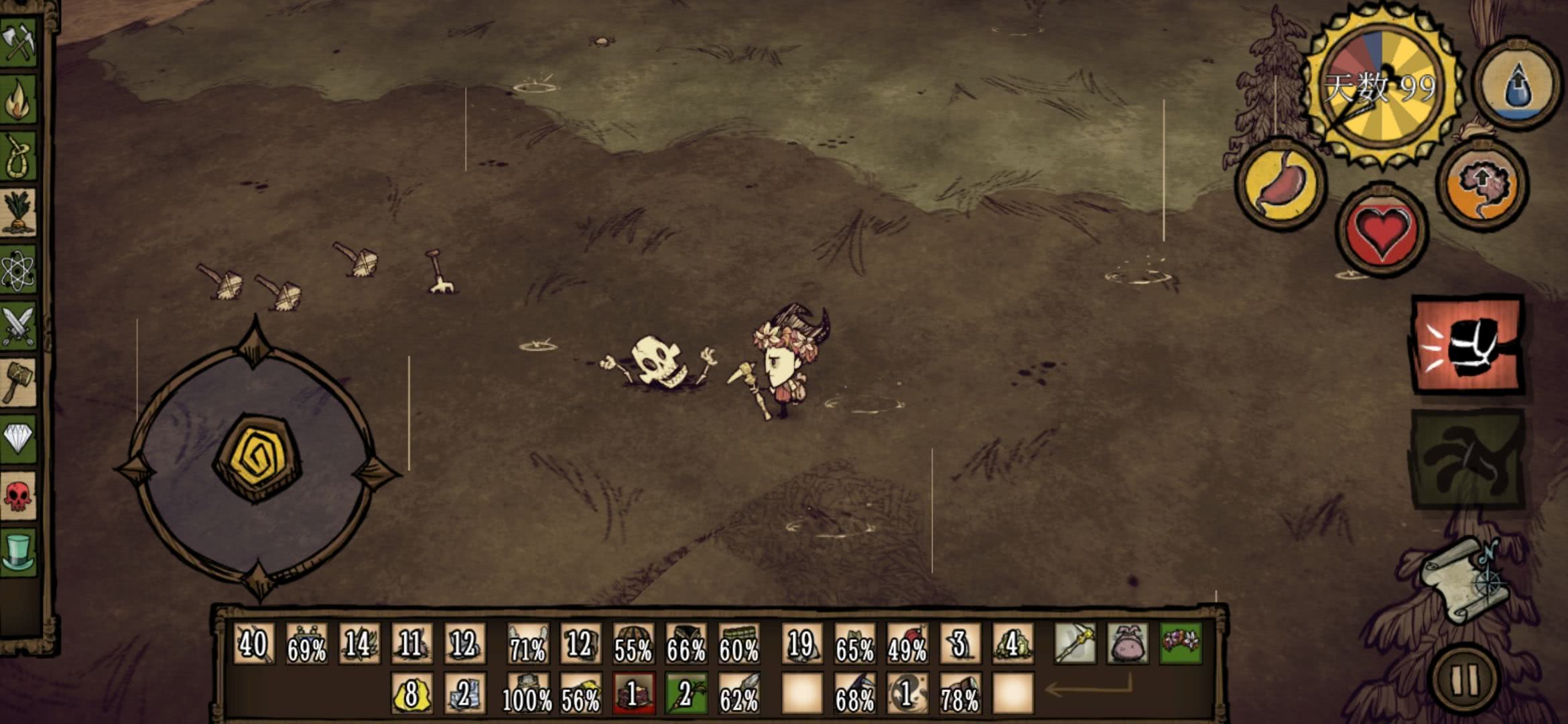1568x724 pixels.
Task: Open the fire crafting tab
Action: [18, 99]
